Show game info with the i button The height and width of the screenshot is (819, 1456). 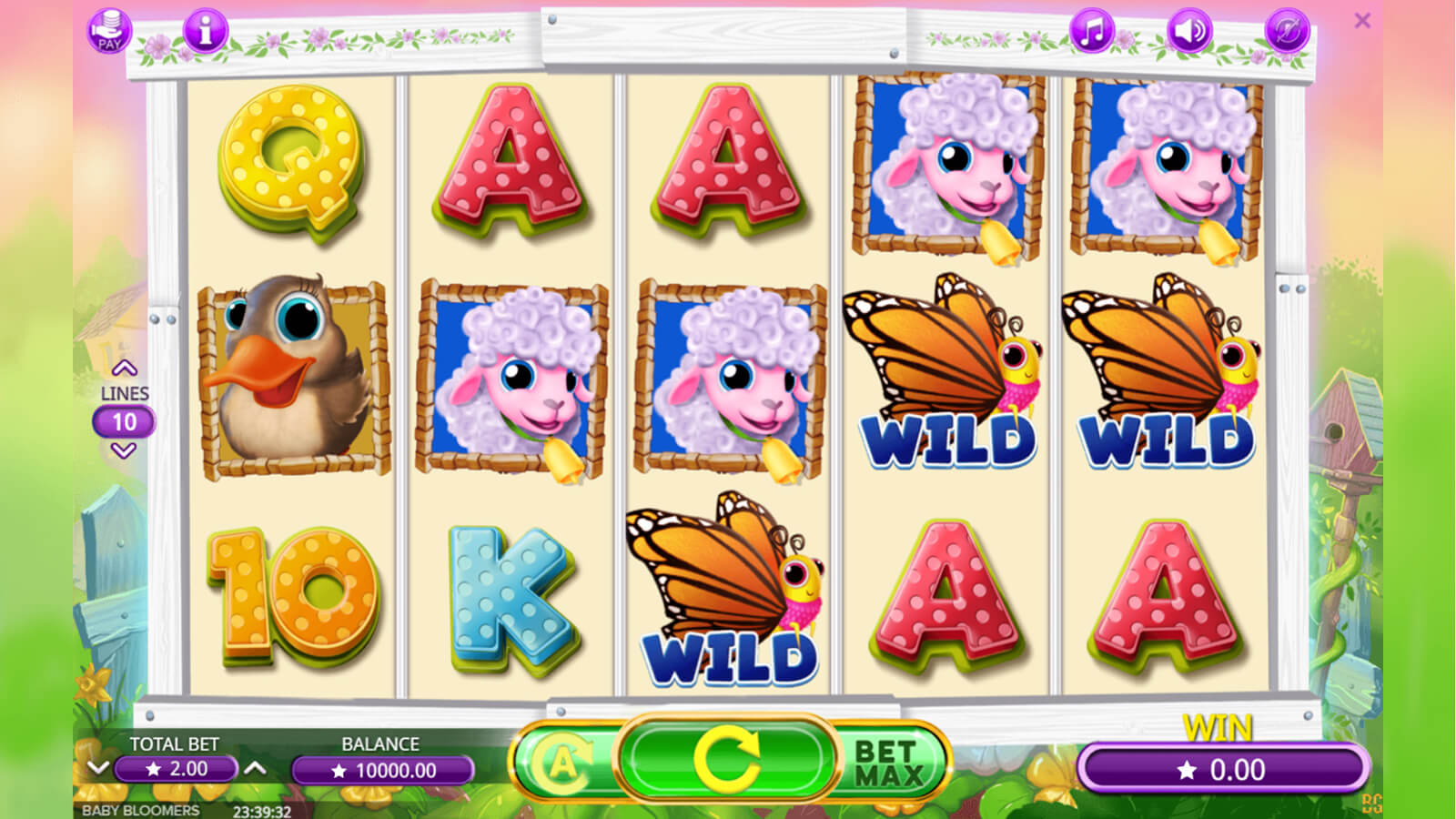(205, 32)
